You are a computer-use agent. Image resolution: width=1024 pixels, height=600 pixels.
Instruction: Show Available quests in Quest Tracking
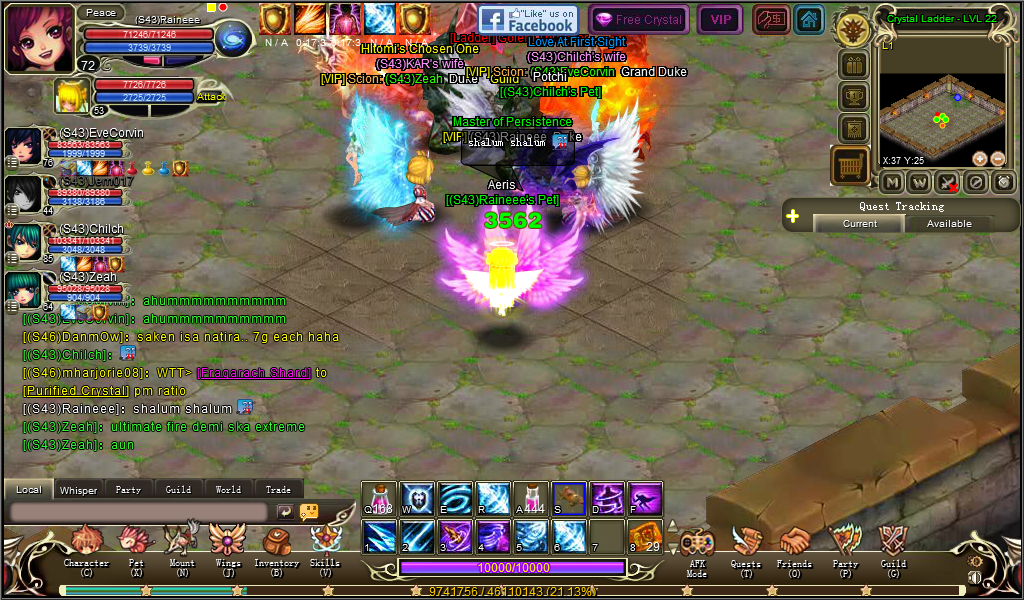(948, 224)
